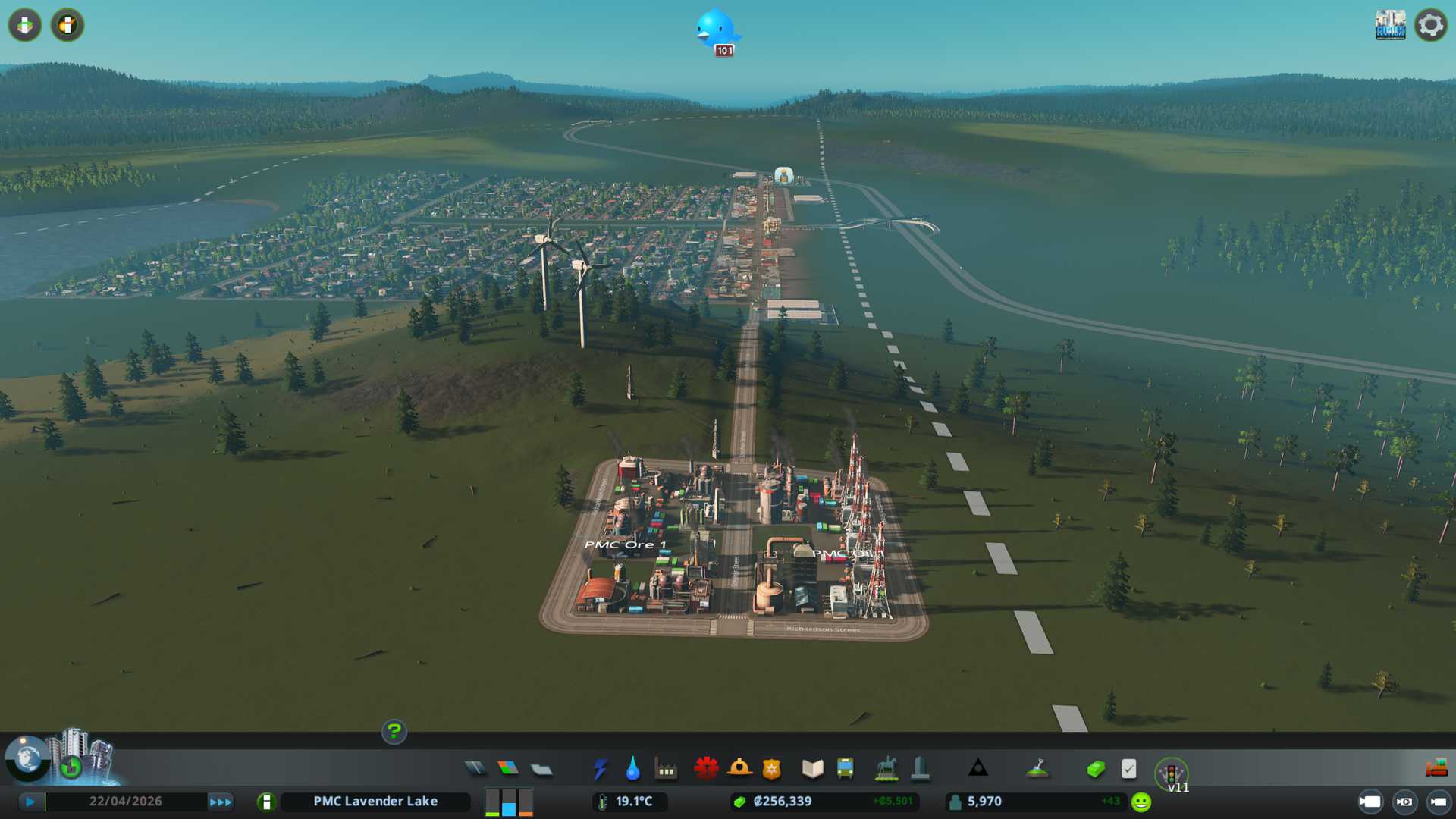Open the Public Transport bus menu
This screenshot has height=819, width=1456.
tap(845, 769)
